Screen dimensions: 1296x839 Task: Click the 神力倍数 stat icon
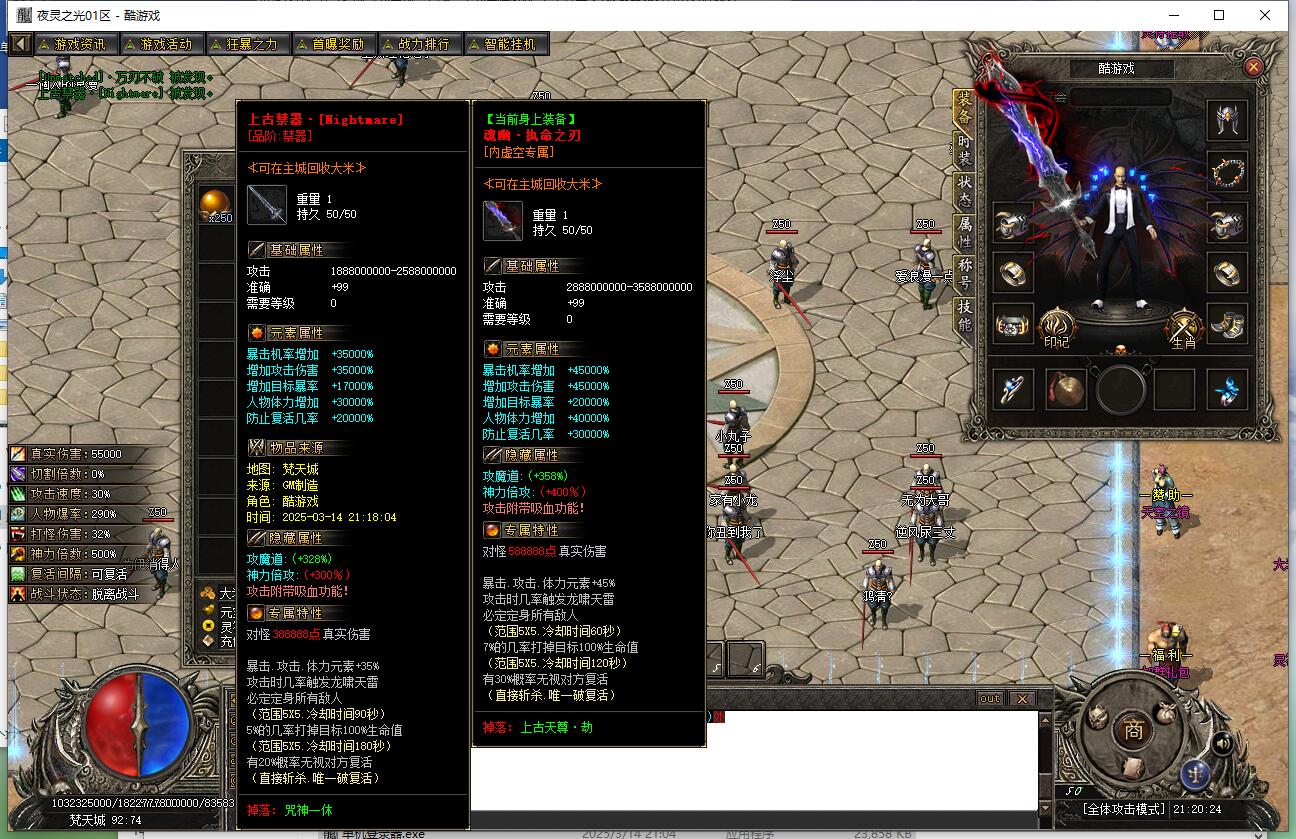pyautogui.click(x=15, y=552)
